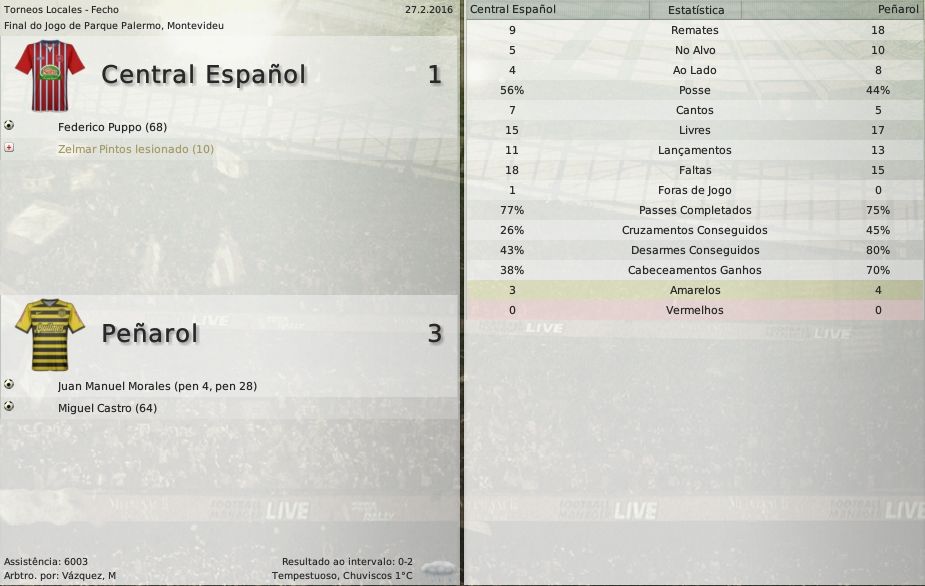The width and height of the screenshot is (925, 586).
Task: Open the Torneos Locales competition link
Action: click(61, 9)
